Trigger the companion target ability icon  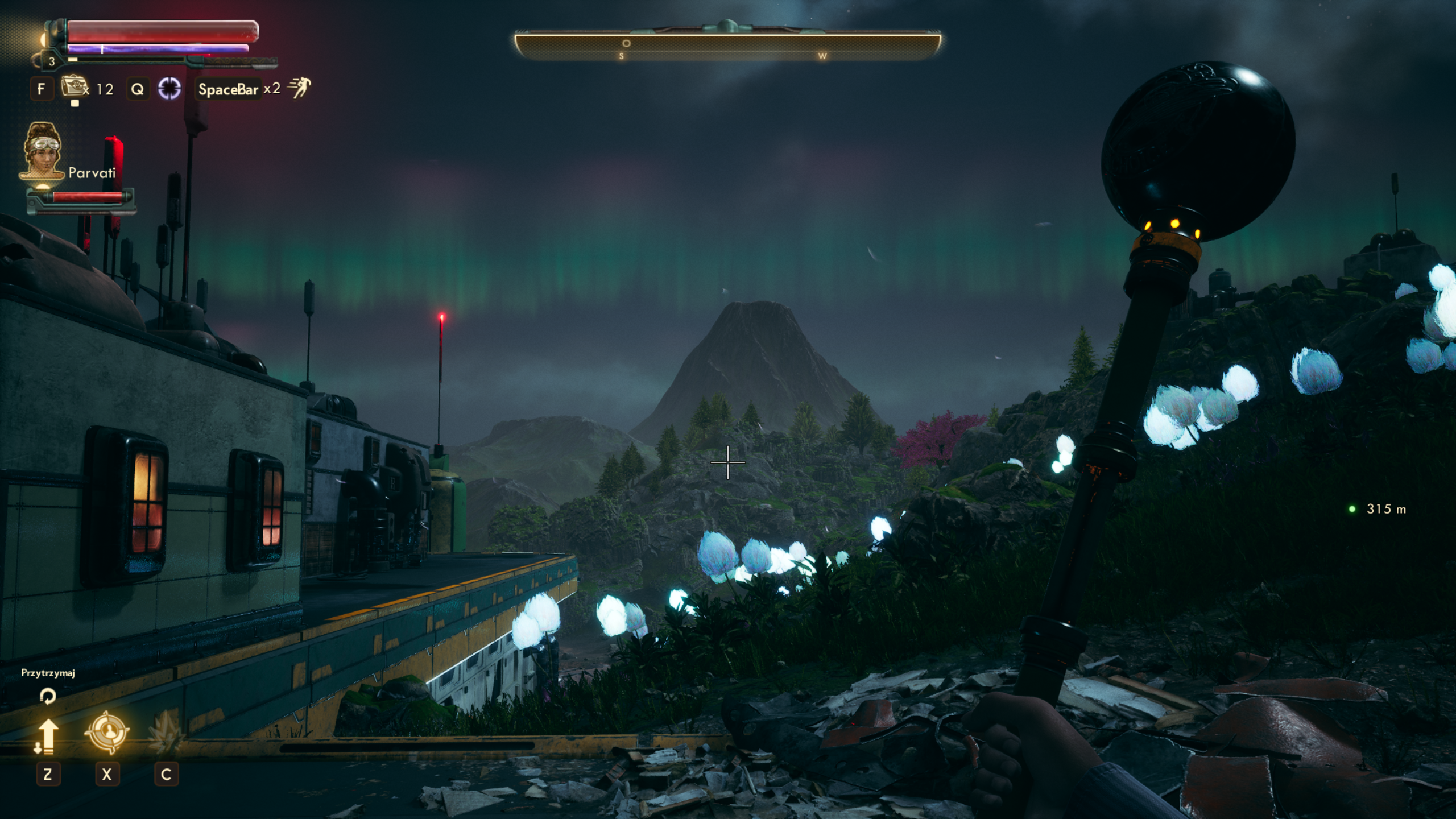(x=107, y=733)
